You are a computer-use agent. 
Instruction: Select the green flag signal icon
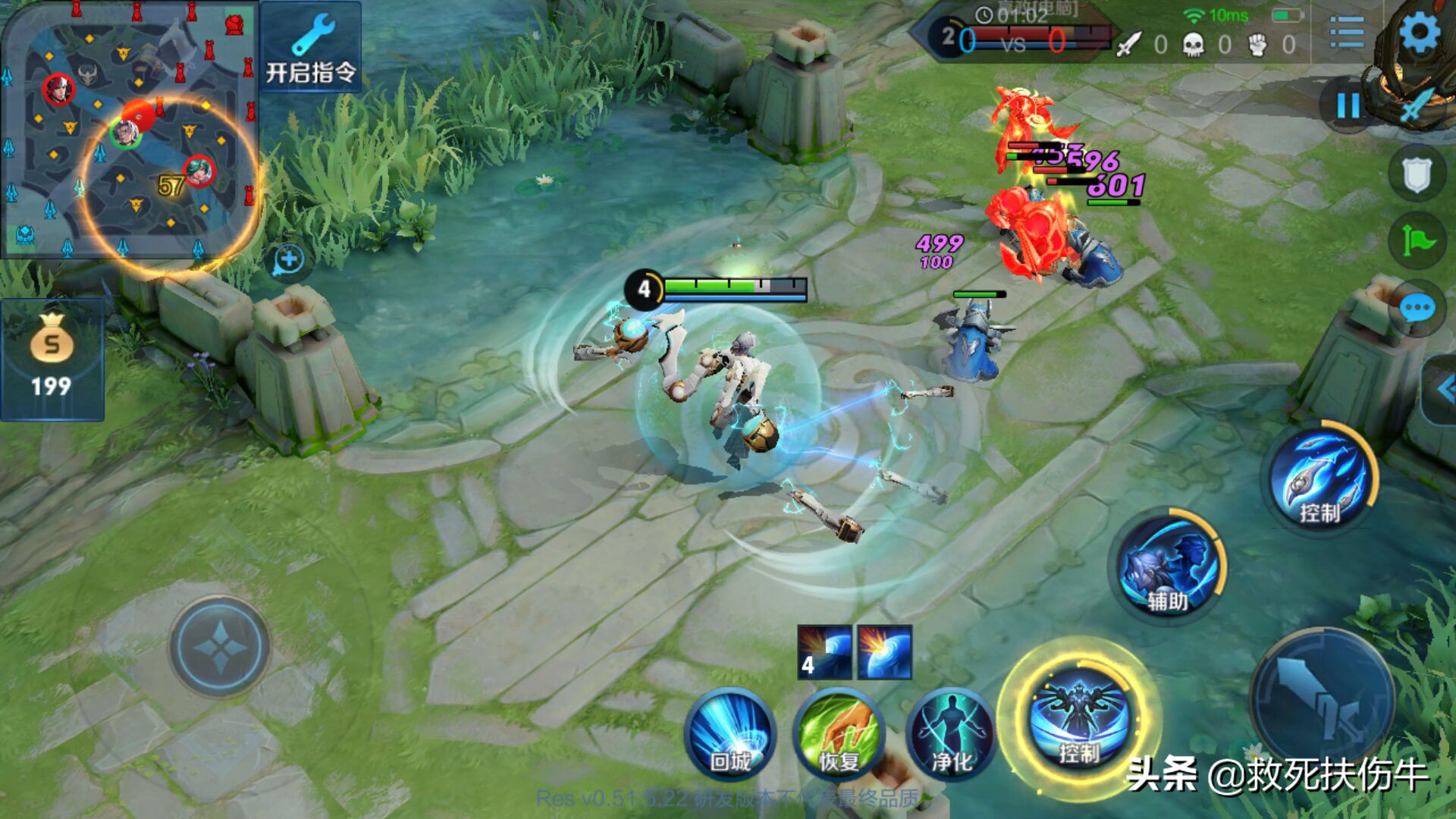[1416, 242]
